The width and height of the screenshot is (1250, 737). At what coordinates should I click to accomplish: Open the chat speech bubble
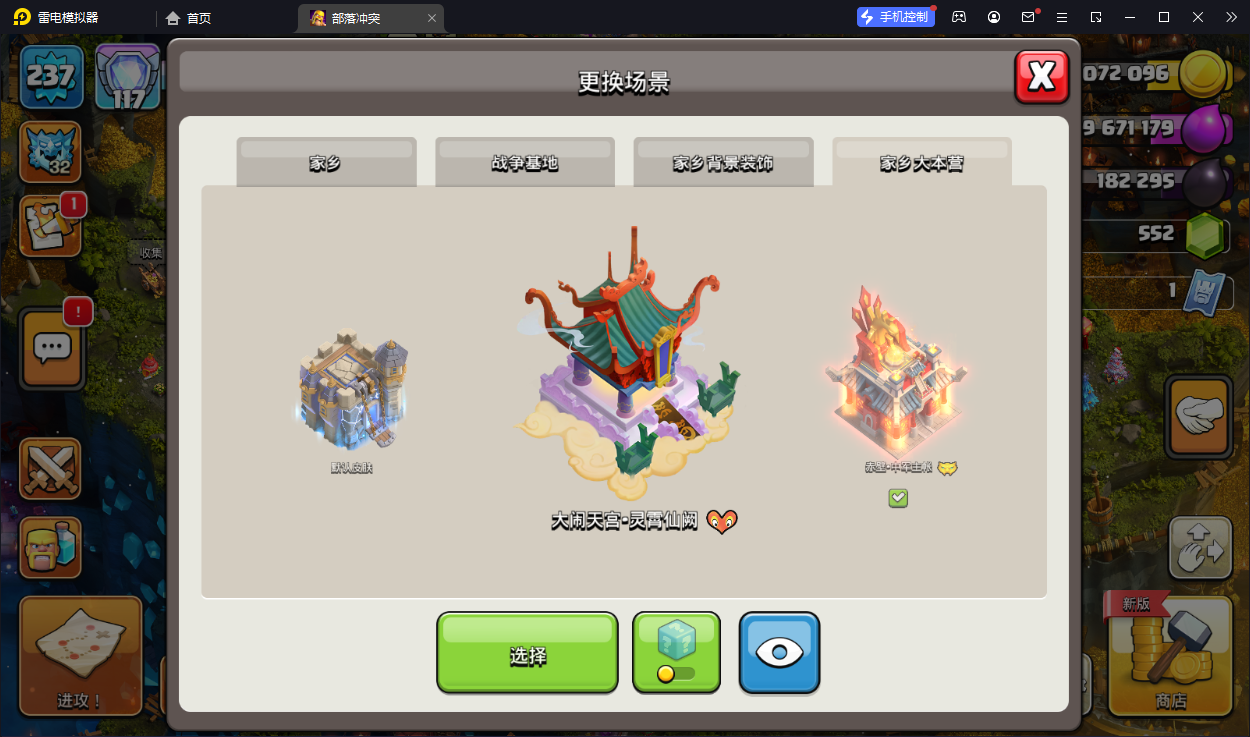coord(50,347)
